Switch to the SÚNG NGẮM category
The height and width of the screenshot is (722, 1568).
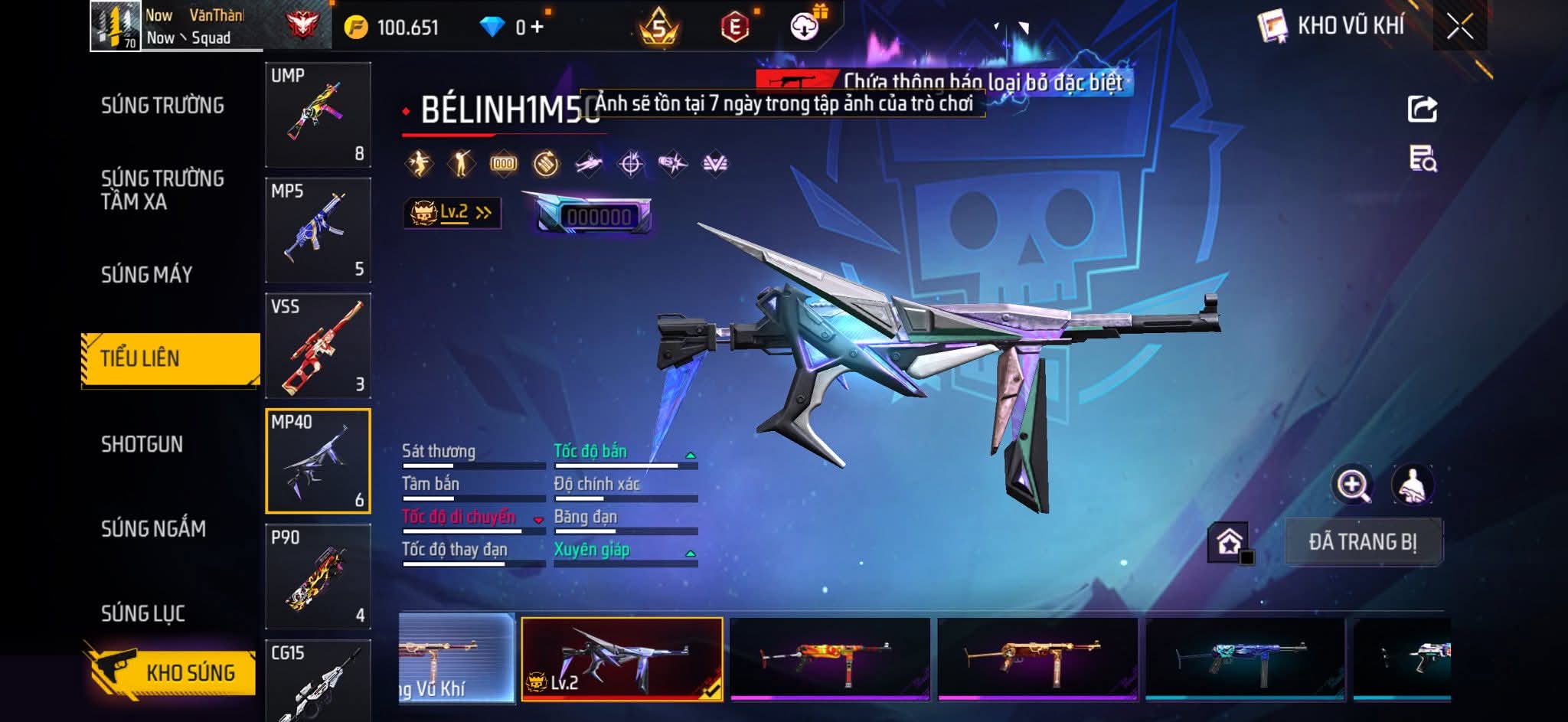154,529
